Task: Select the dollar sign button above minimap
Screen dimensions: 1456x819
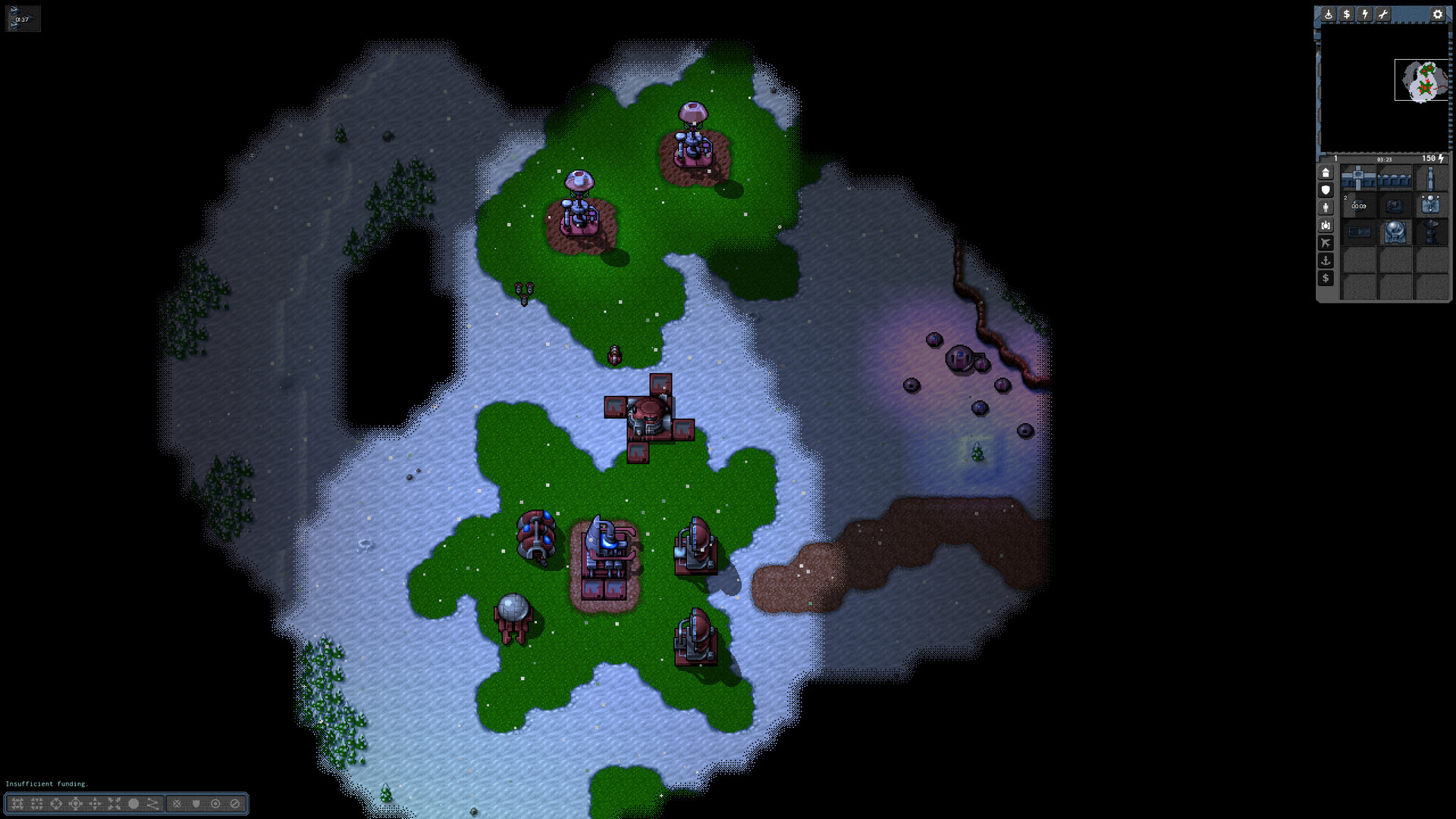Action: click(x=1347, y=14)
